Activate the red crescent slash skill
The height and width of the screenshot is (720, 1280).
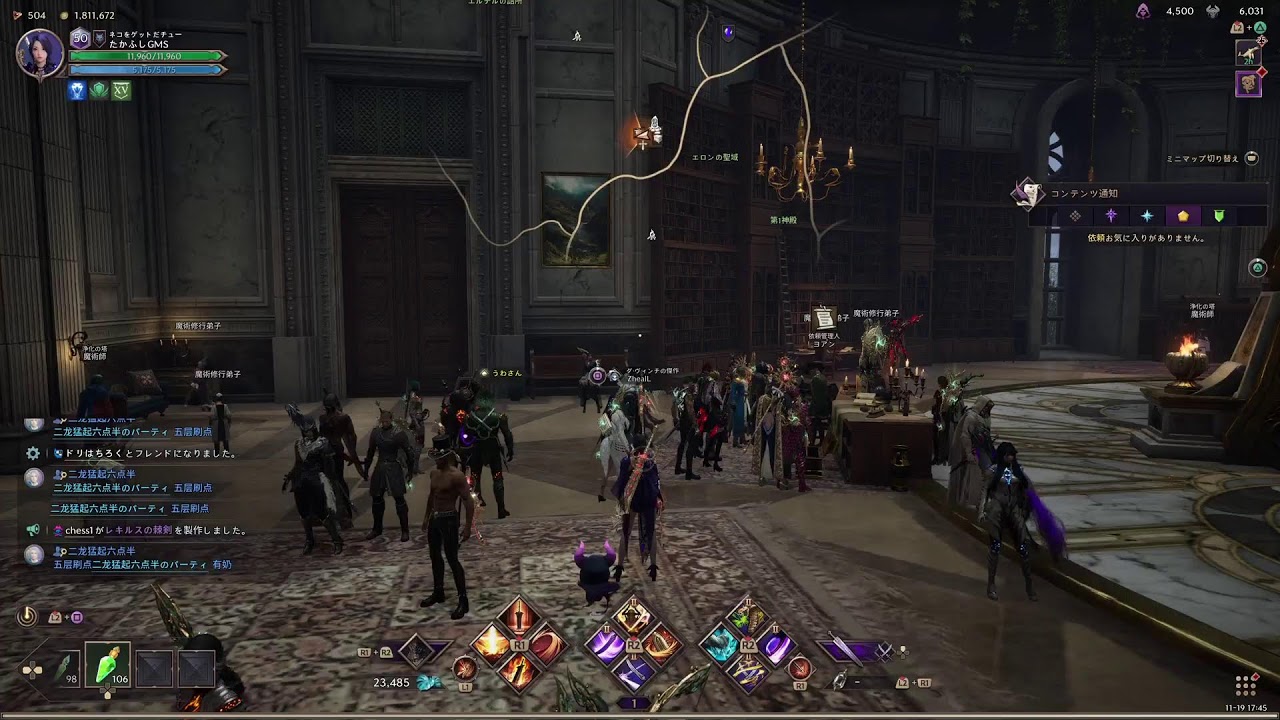pos(545,644)
